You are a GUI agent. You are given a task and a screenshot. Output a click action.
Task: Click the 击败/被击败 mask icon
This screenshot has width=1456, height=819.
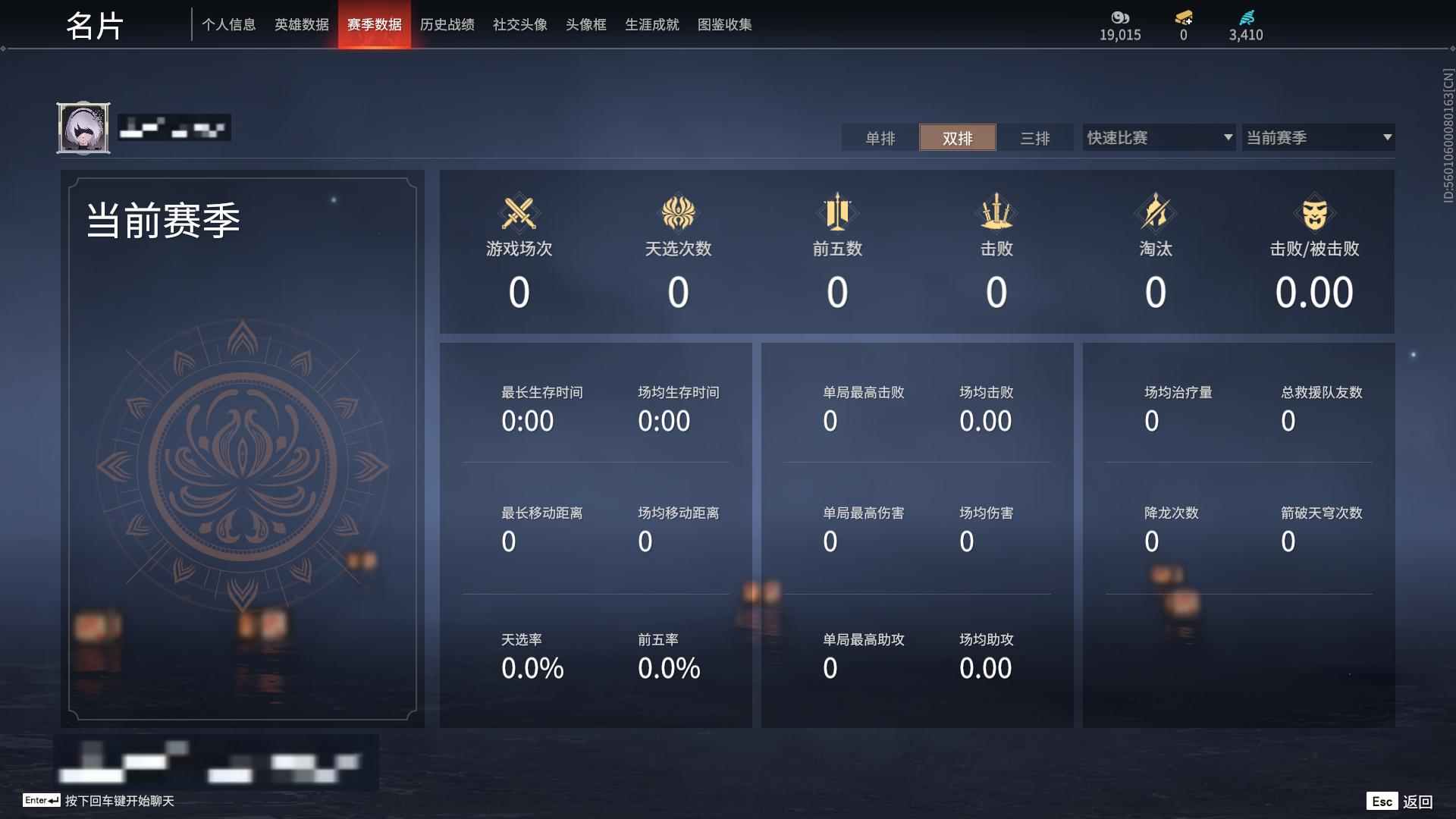point(1315,213)
